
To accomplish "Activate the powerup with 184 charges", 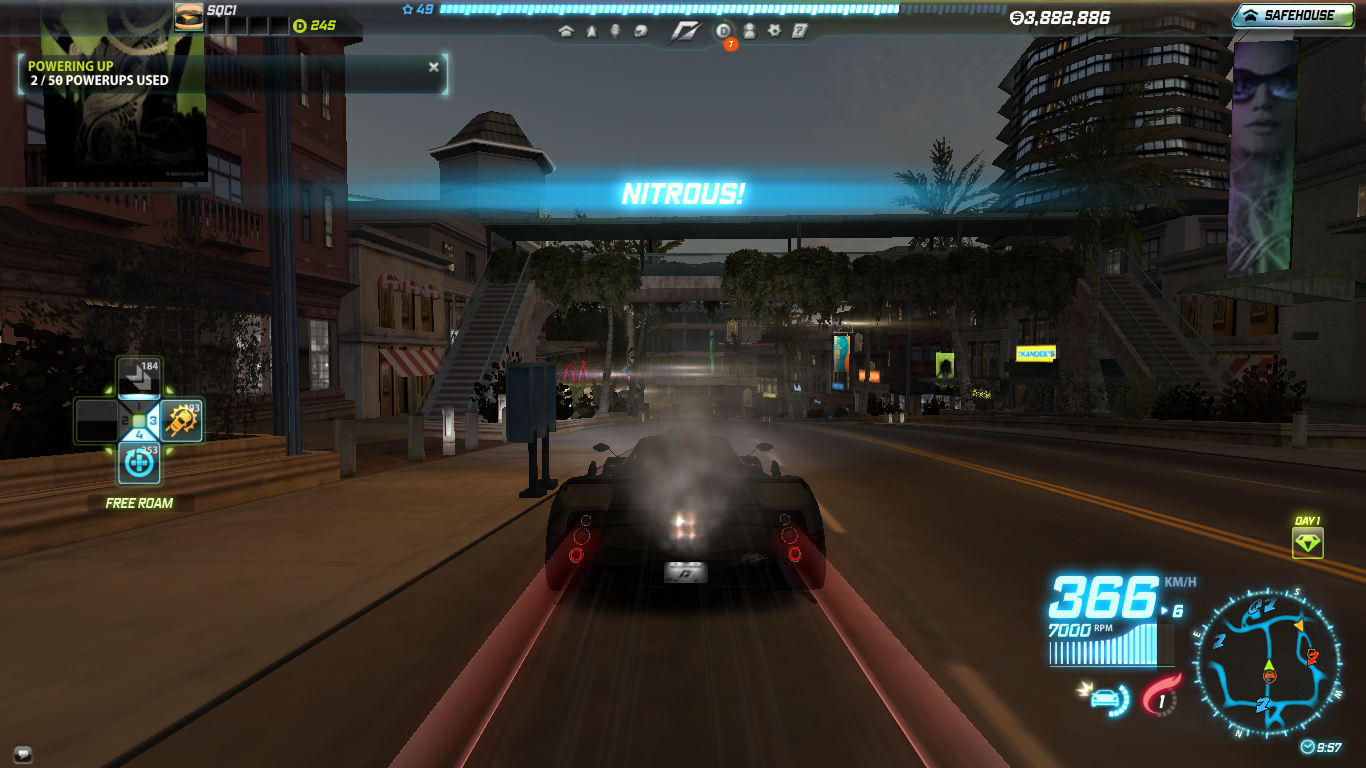I will (139, 378).
